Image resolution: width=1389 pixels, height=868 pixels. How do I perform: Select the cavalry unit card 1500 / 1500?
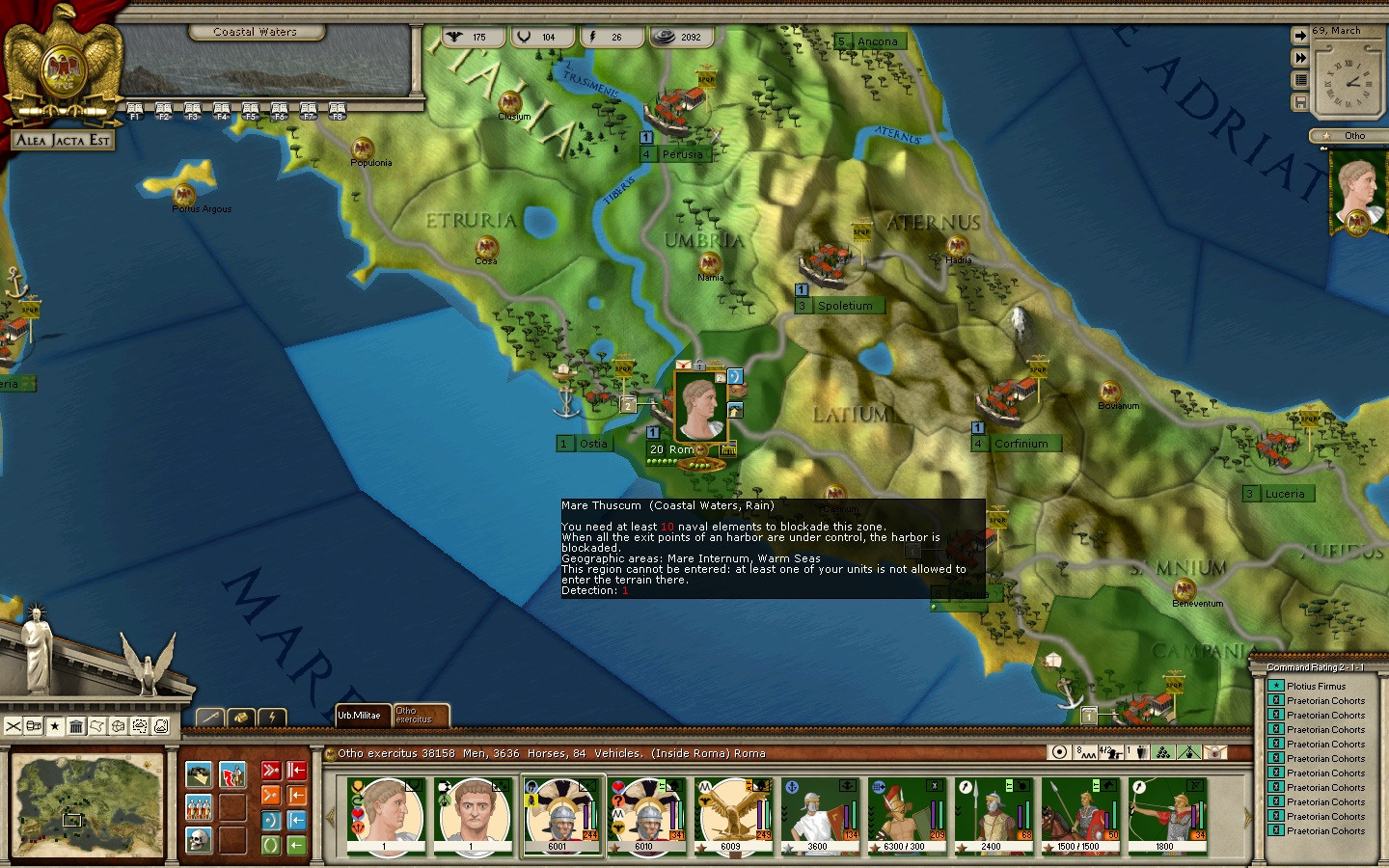(x=1079, y=816)
